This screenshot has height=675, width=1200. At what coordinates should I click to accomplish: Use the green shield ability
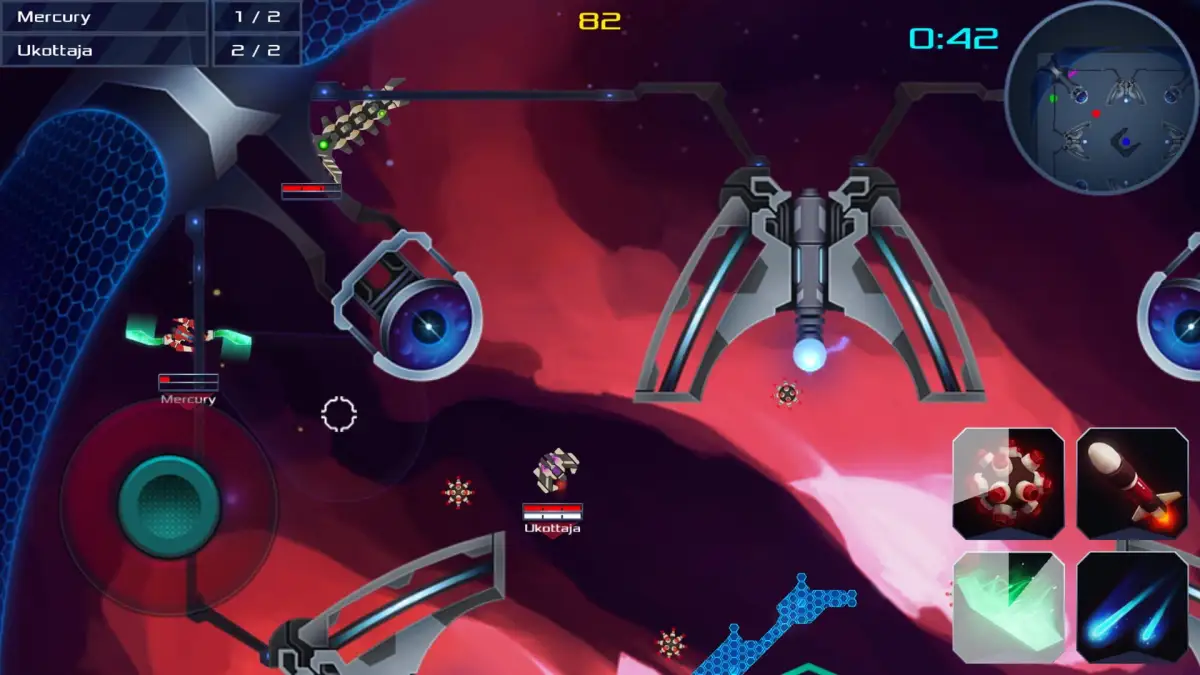(1008, 607)
